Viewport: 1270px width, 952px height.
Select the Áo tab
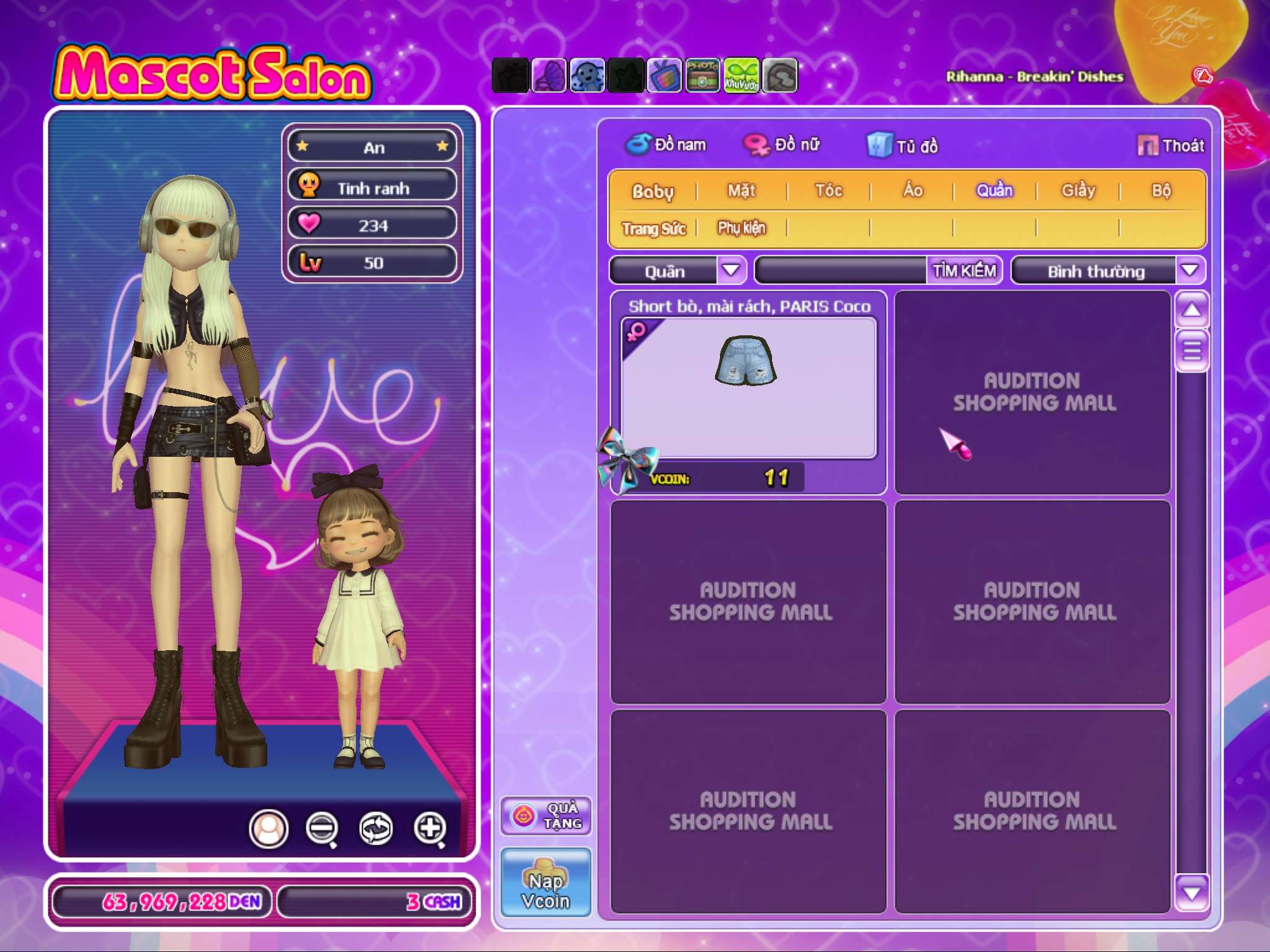pyautogui.click(x=912, y=191)
